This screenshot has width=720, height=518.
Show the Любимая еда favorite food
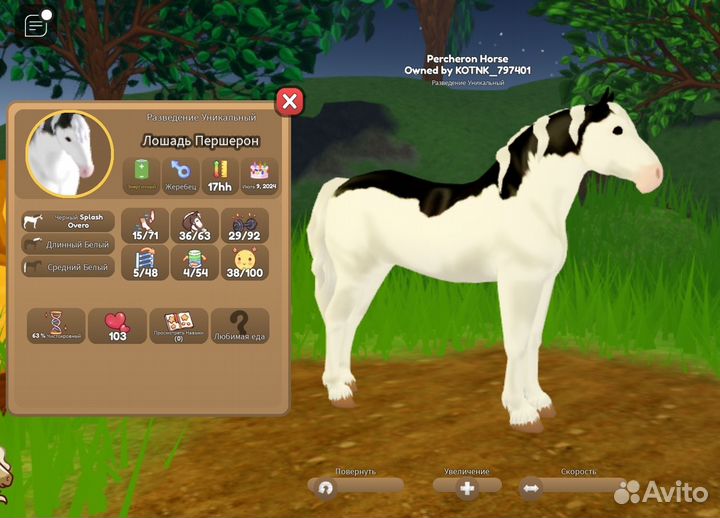point(240,326)
